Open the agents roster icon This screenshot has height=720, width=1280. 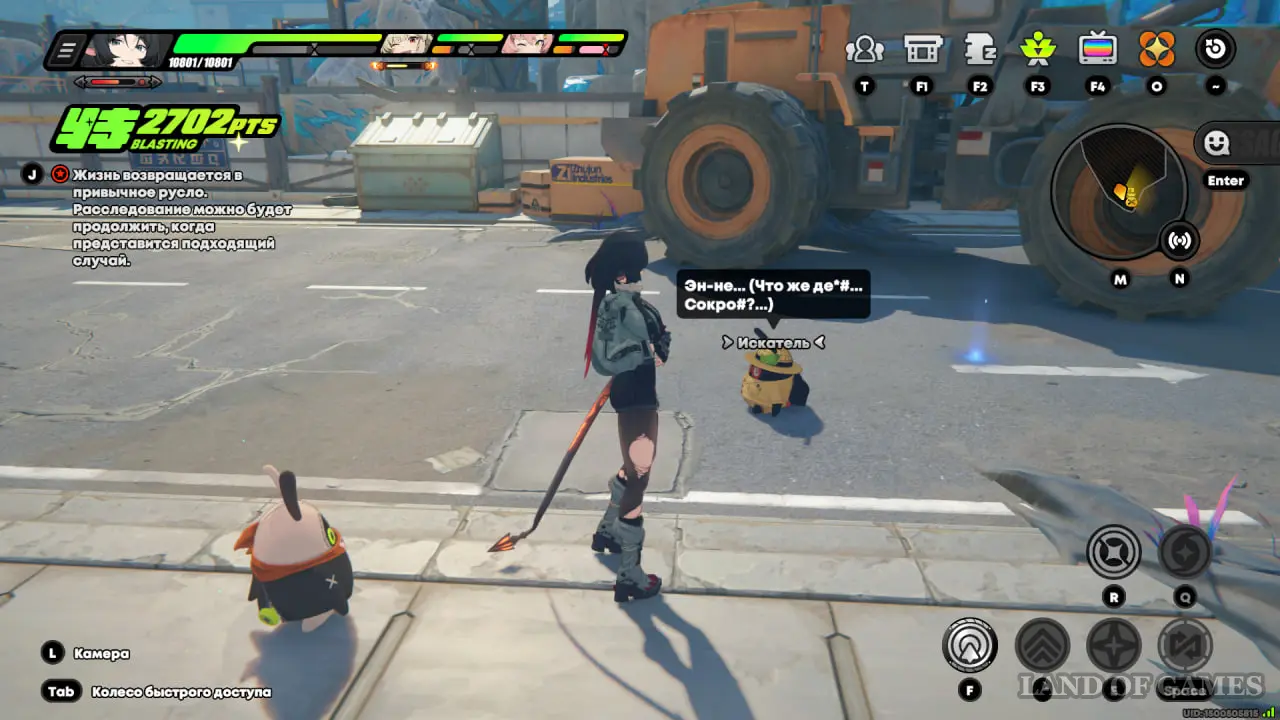point(864,49)
